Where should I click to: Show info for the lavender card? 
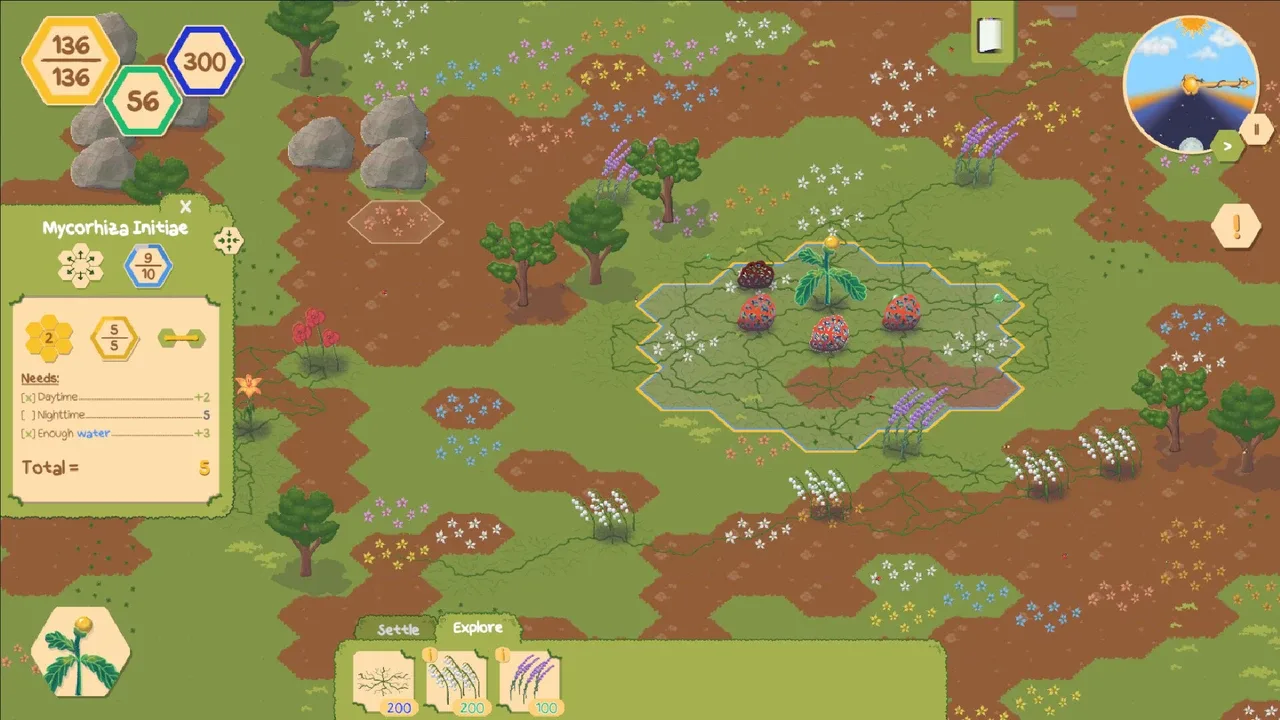click(x=503, y=655)
